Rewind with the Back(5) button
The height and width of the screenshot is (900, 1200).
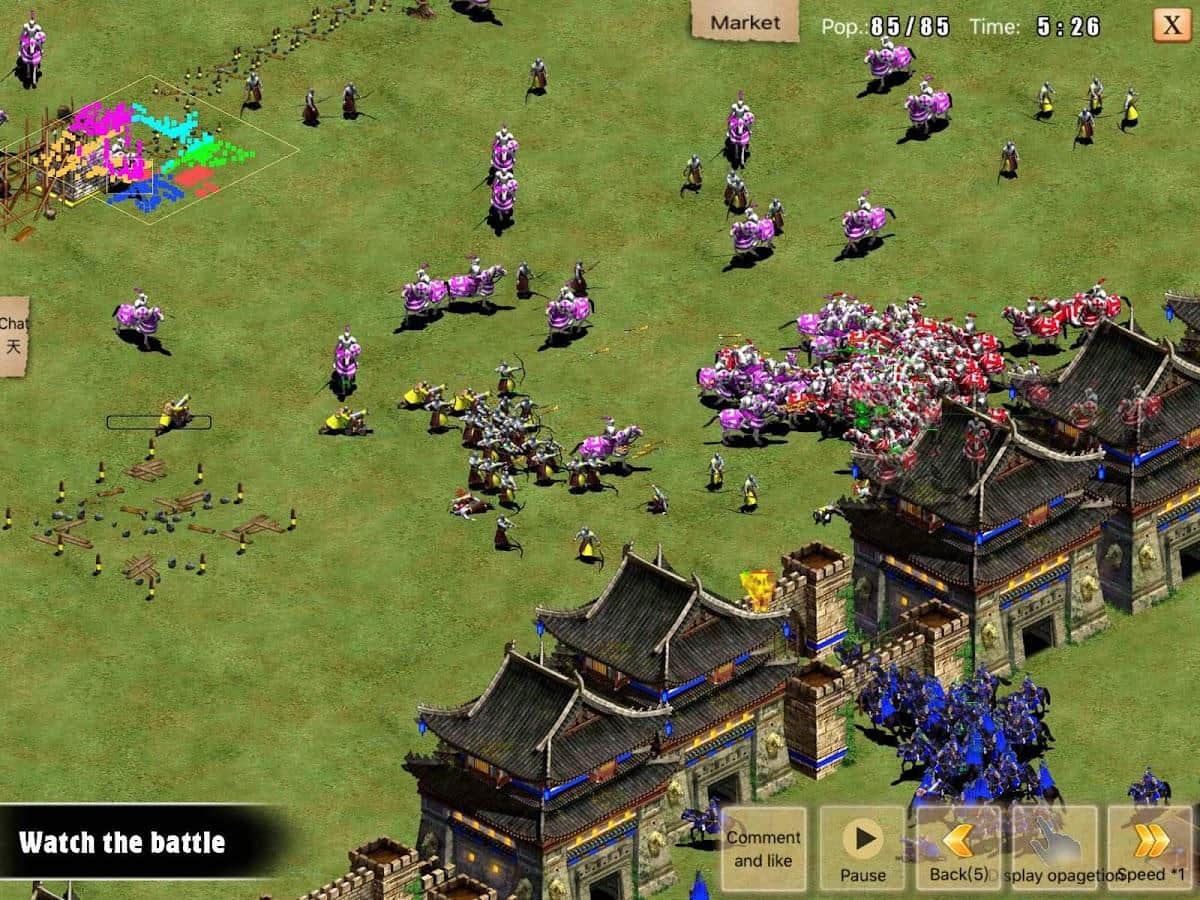[958, 848]
